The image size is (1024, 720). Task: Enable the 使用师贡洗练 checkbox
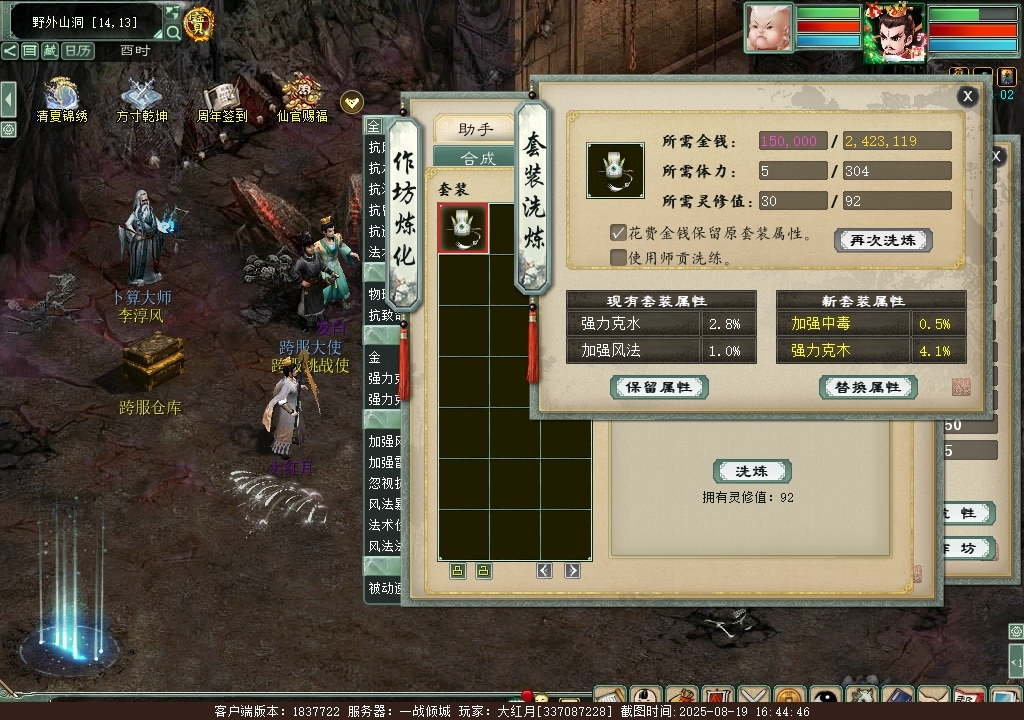618,257
